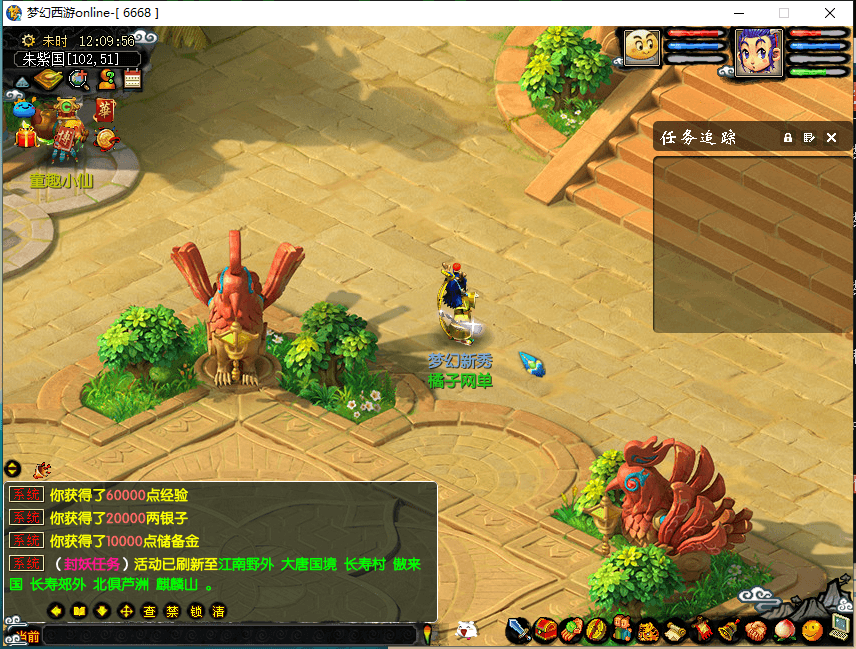Close the 任务追踪 quest tracker panel

(831, 138)
